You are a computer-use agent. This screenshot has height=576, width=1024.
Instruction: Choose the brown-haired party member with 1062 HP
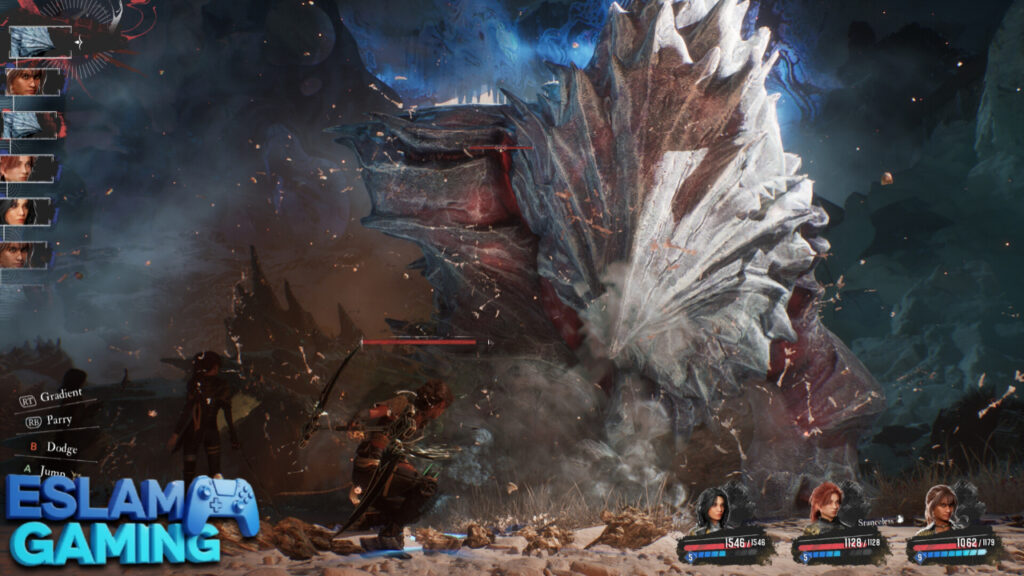pos(939,510)
